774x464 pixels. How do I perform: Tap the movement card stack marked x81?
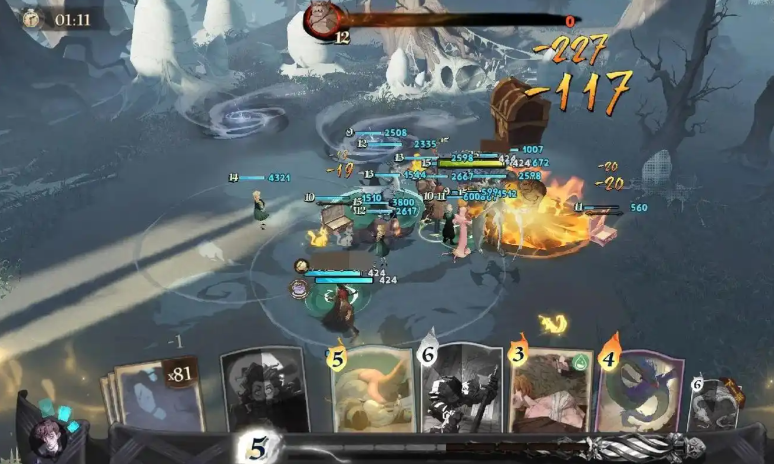[x=158, y=393]
